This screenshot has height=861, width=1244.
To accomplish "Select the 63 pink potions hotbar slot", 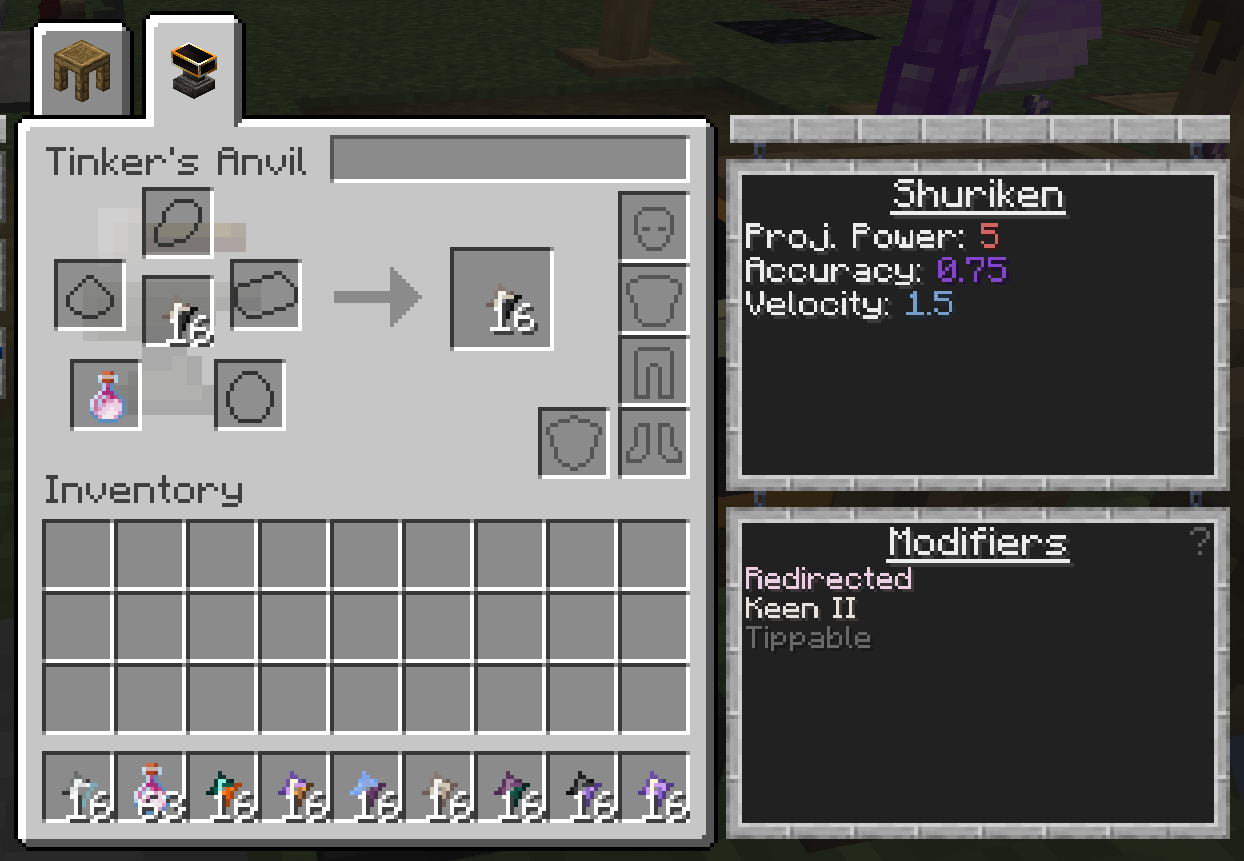I will pos(150,789).
